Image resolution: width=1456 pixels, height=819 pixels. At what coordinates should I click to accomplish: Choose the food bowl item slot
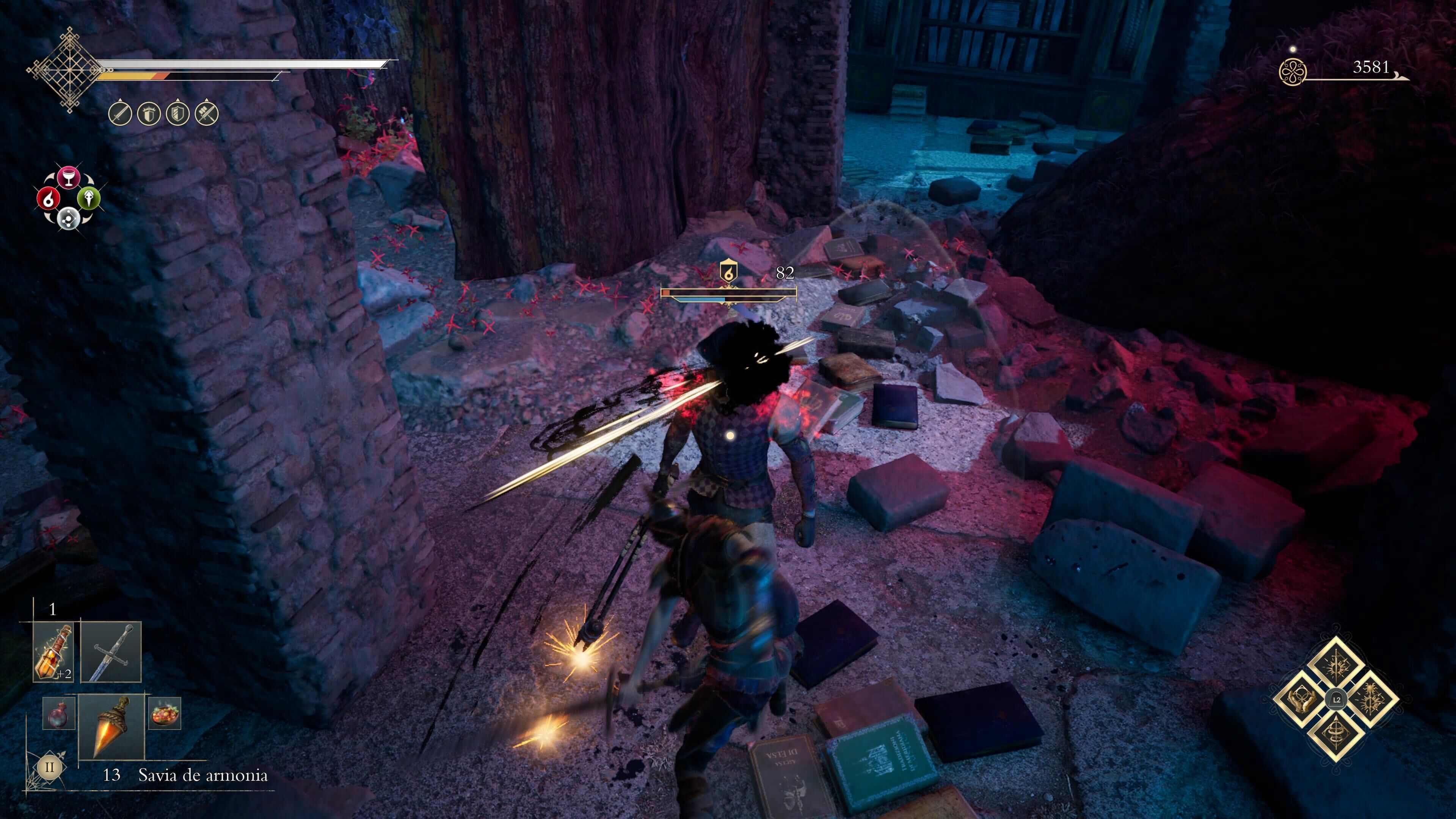[x=165, y=713]
